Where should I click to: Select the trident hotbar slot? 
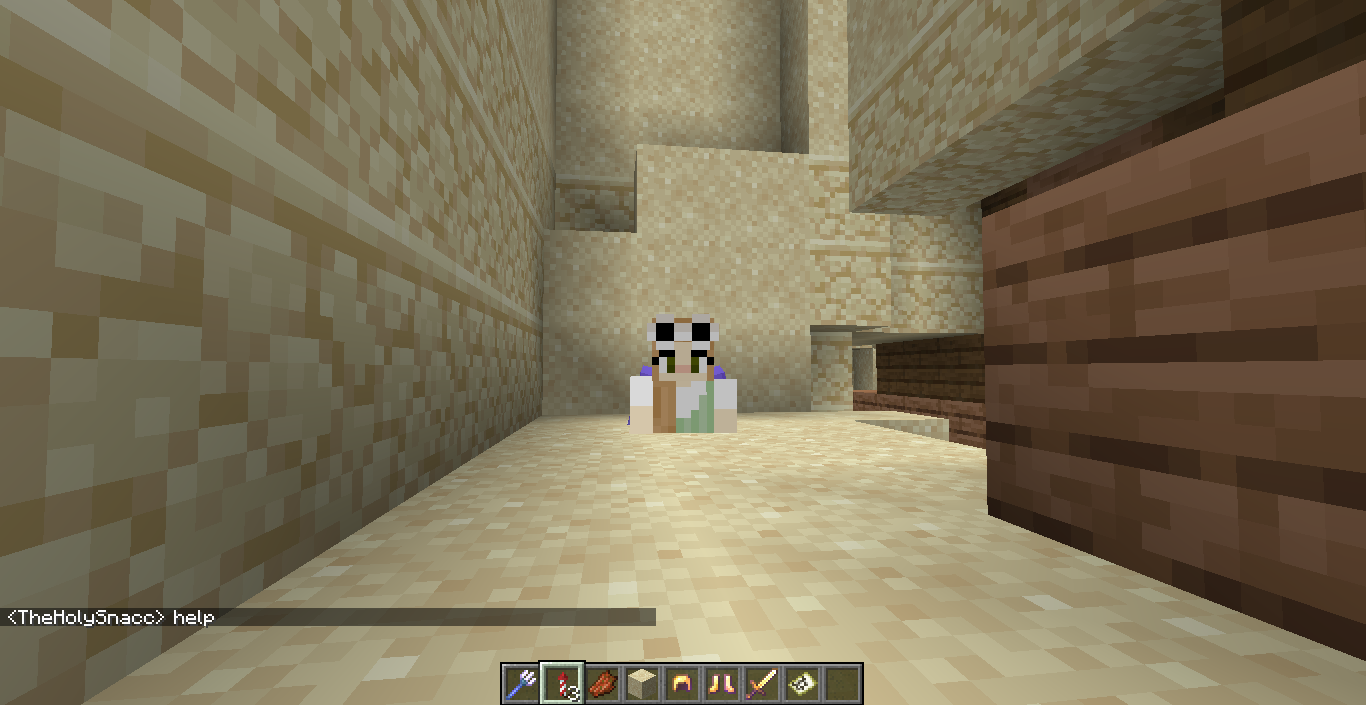pos(521,684)
